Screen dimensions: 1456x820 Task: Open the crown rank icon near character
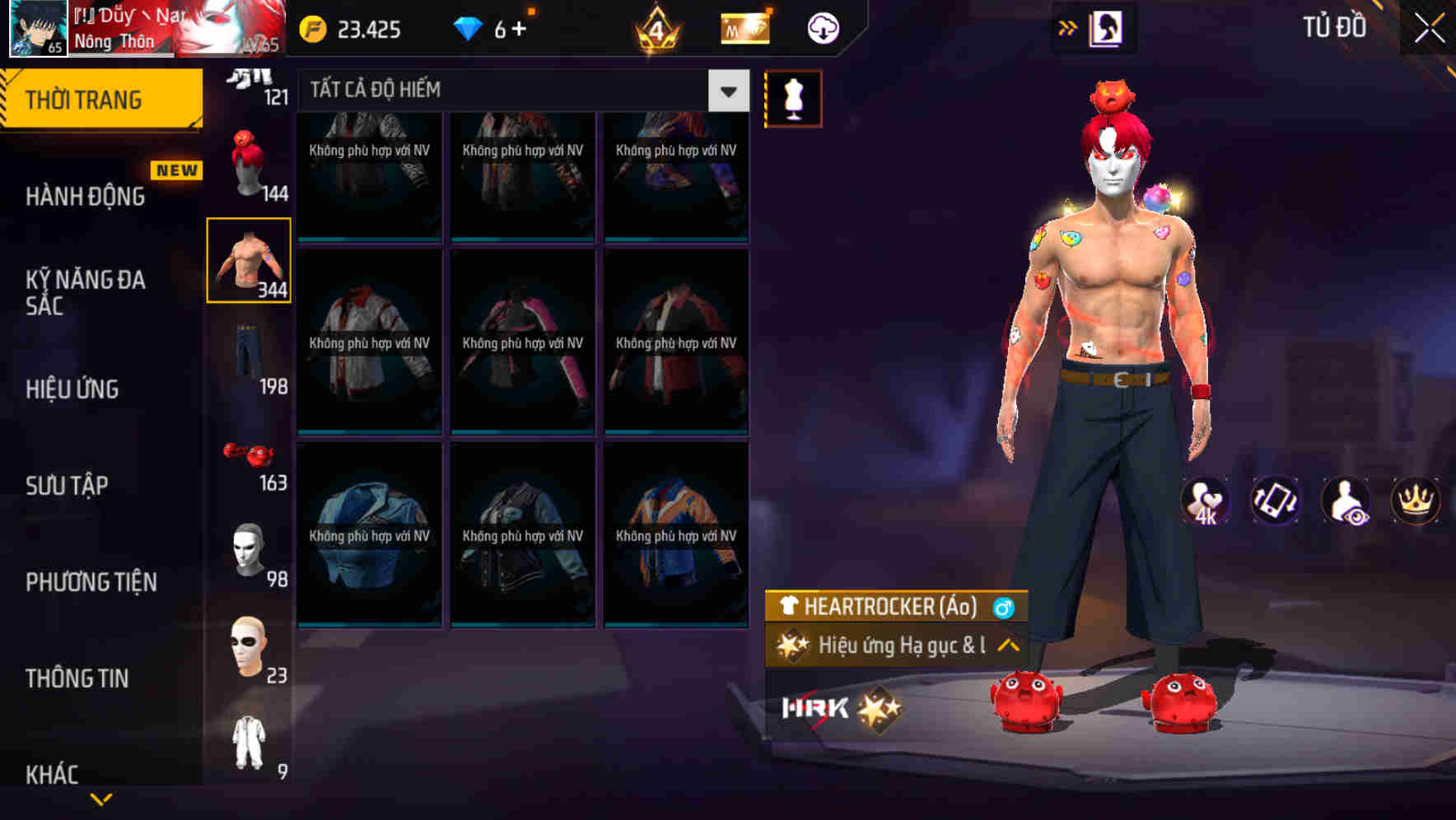pos(1415,501)
